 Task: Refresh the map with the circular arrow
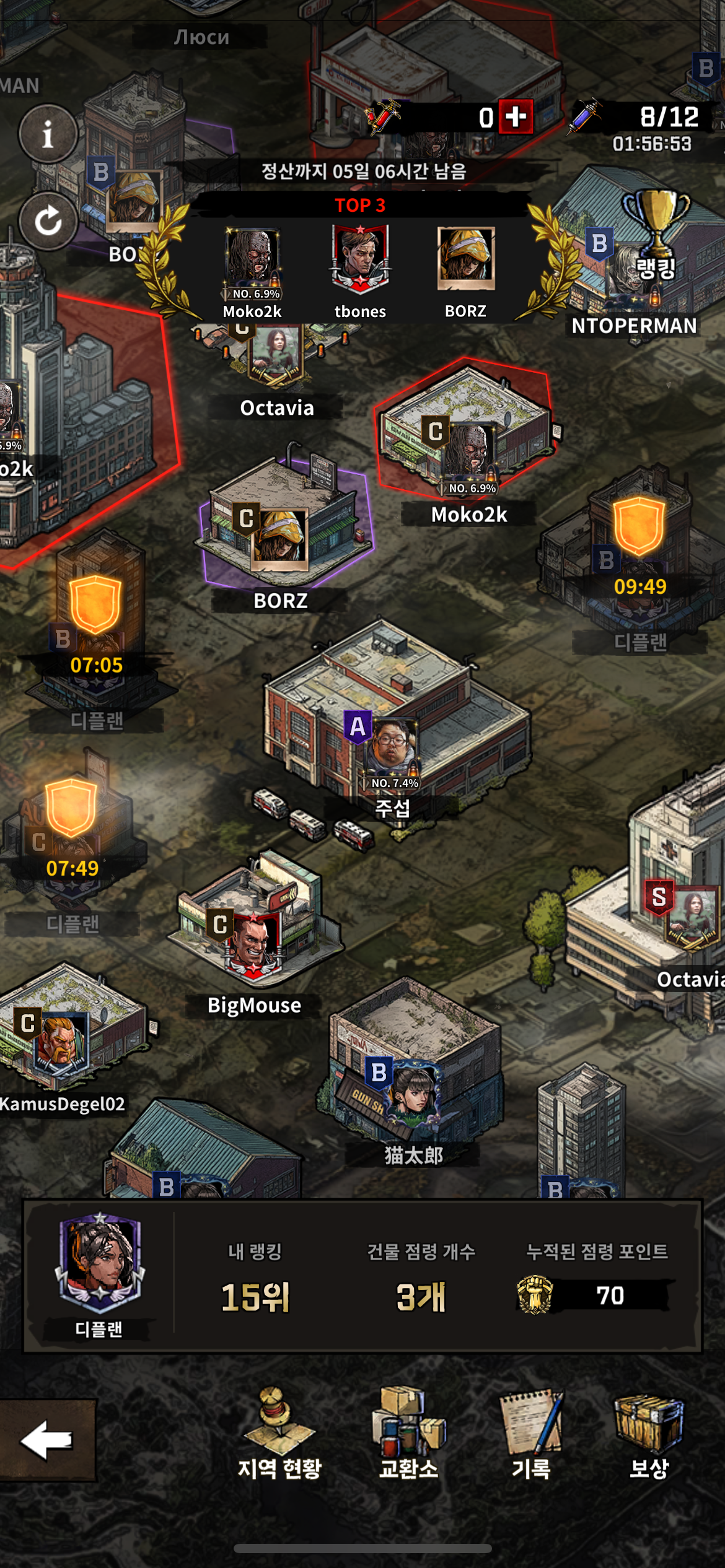pos(48,221)
